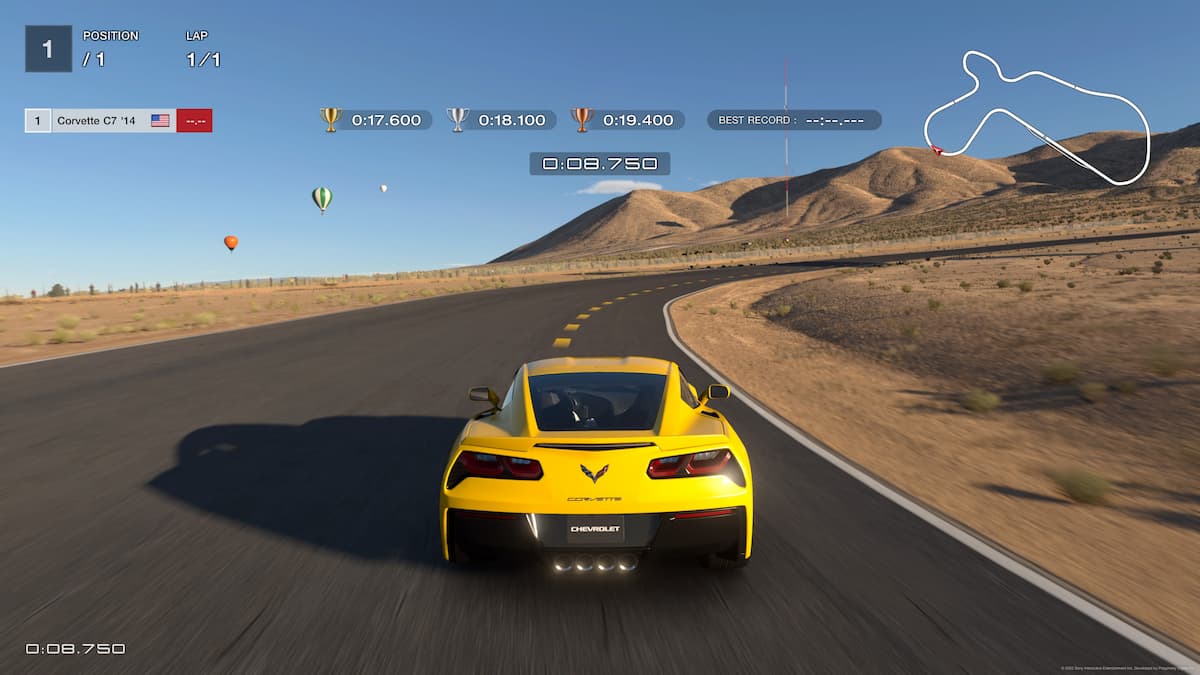The width and height of the screenshot is (1200, 675).
Task: Select the Corvette C7 '14 standings row
Action: (x=118, y=121)
